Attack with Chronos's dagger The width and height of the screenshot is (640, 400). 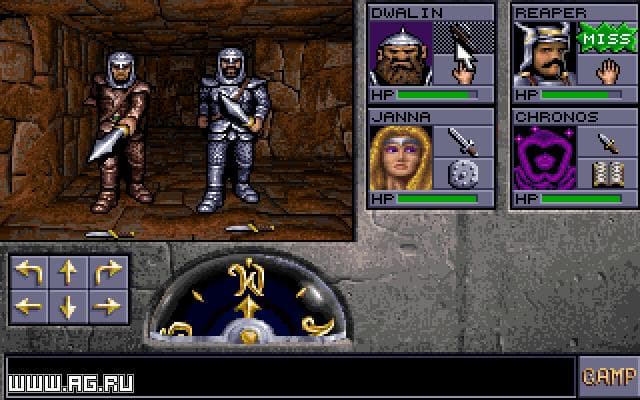pos(607,140)
